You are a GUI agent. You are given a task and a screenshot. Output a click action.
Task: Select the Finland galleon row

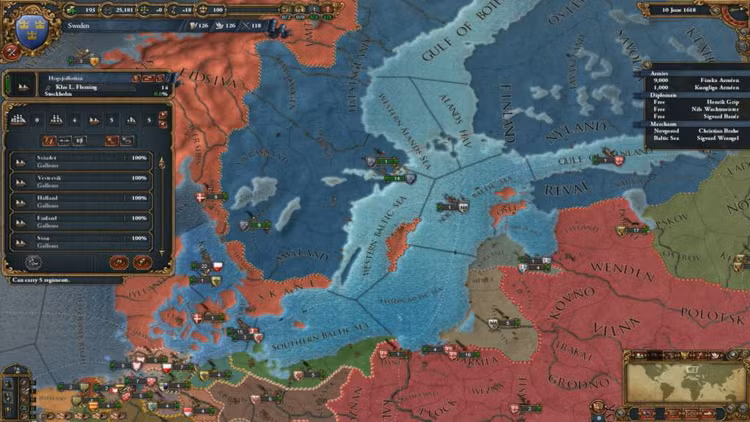tap(82, 218)
